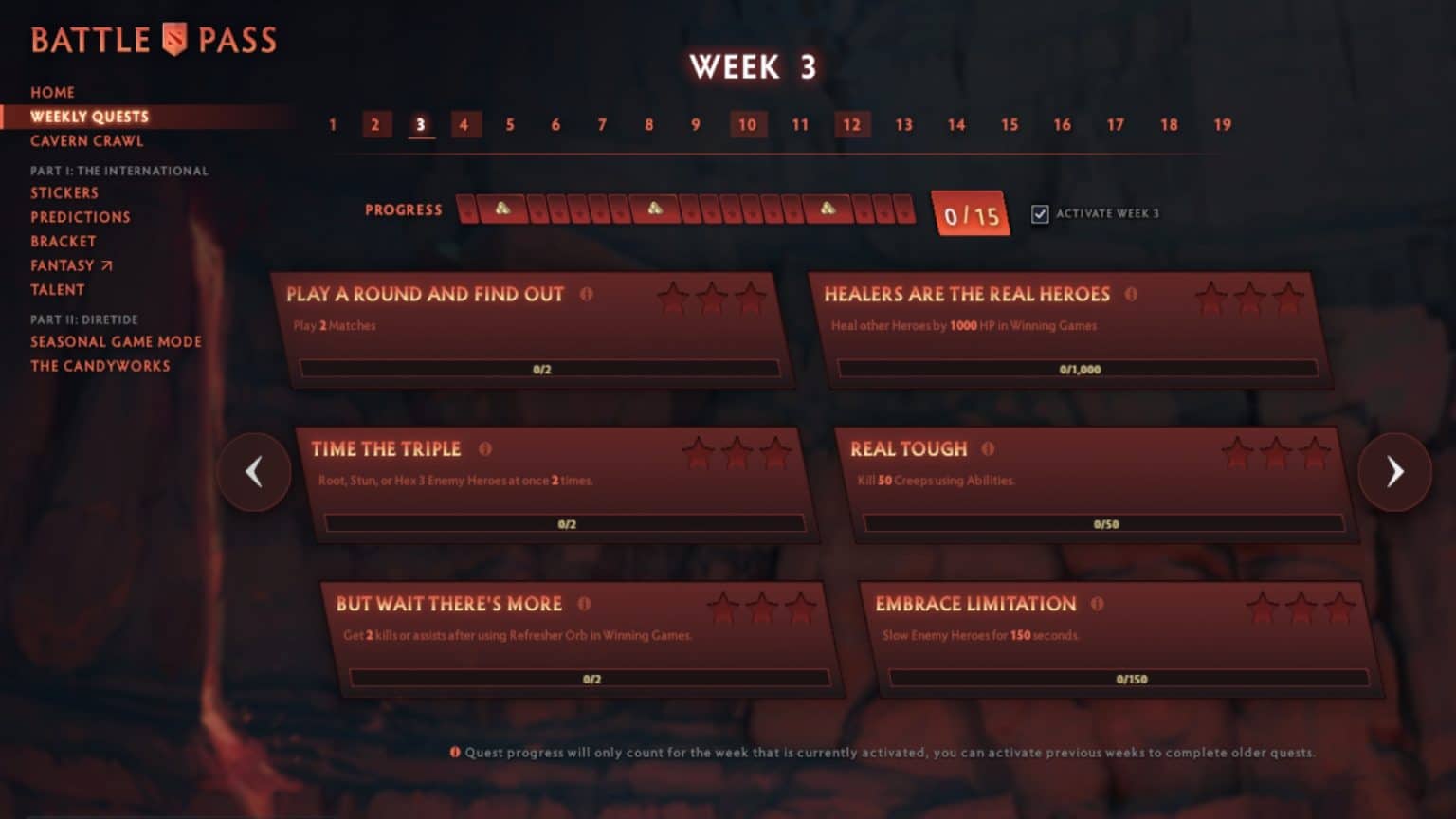
Task: Click the weekly quest progress bar
Action: [682, 208]
